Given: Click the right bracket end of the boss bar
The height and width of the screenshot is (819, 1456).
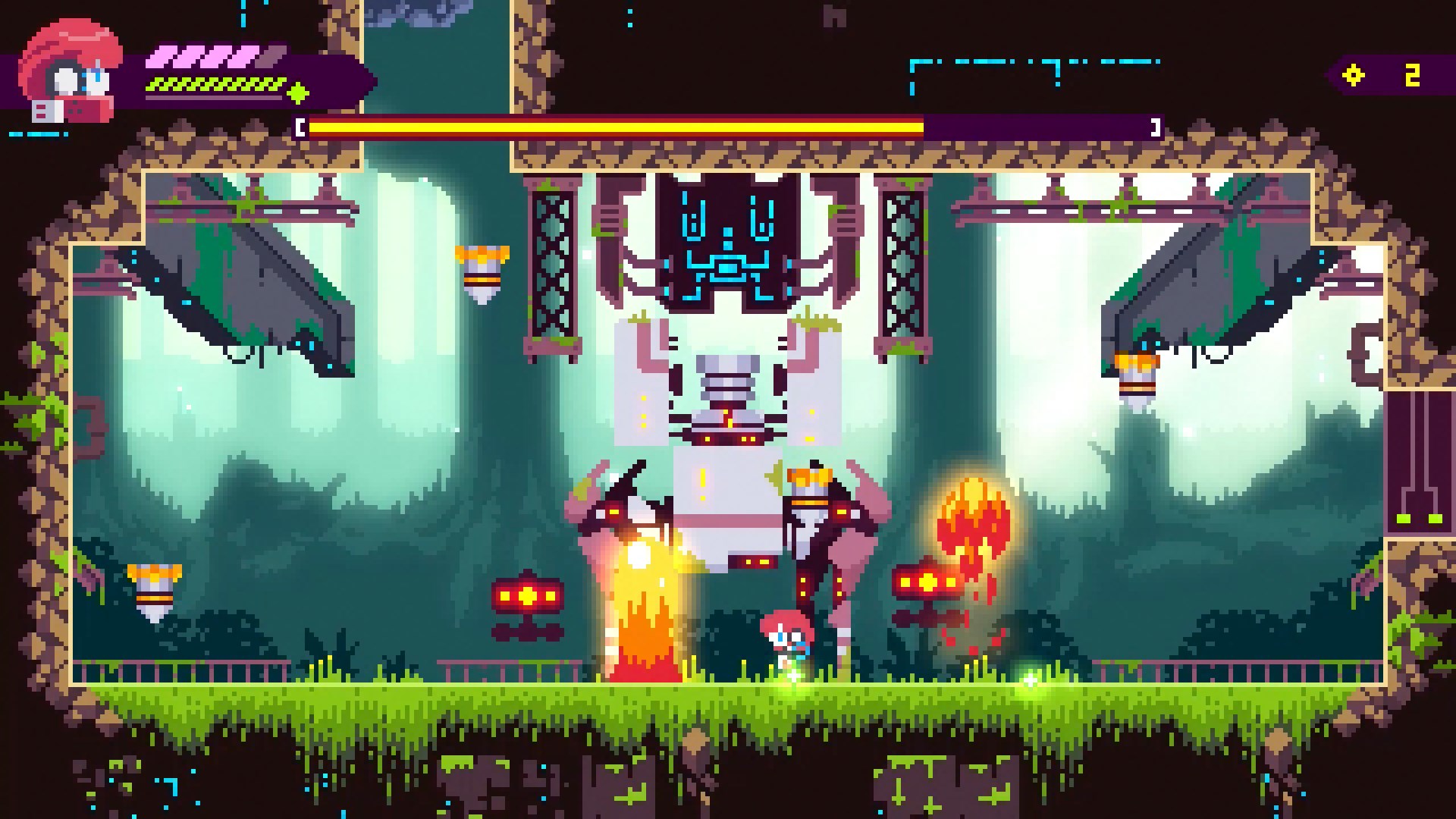Looking at the screenshot, I should (x=1156, y=126).
